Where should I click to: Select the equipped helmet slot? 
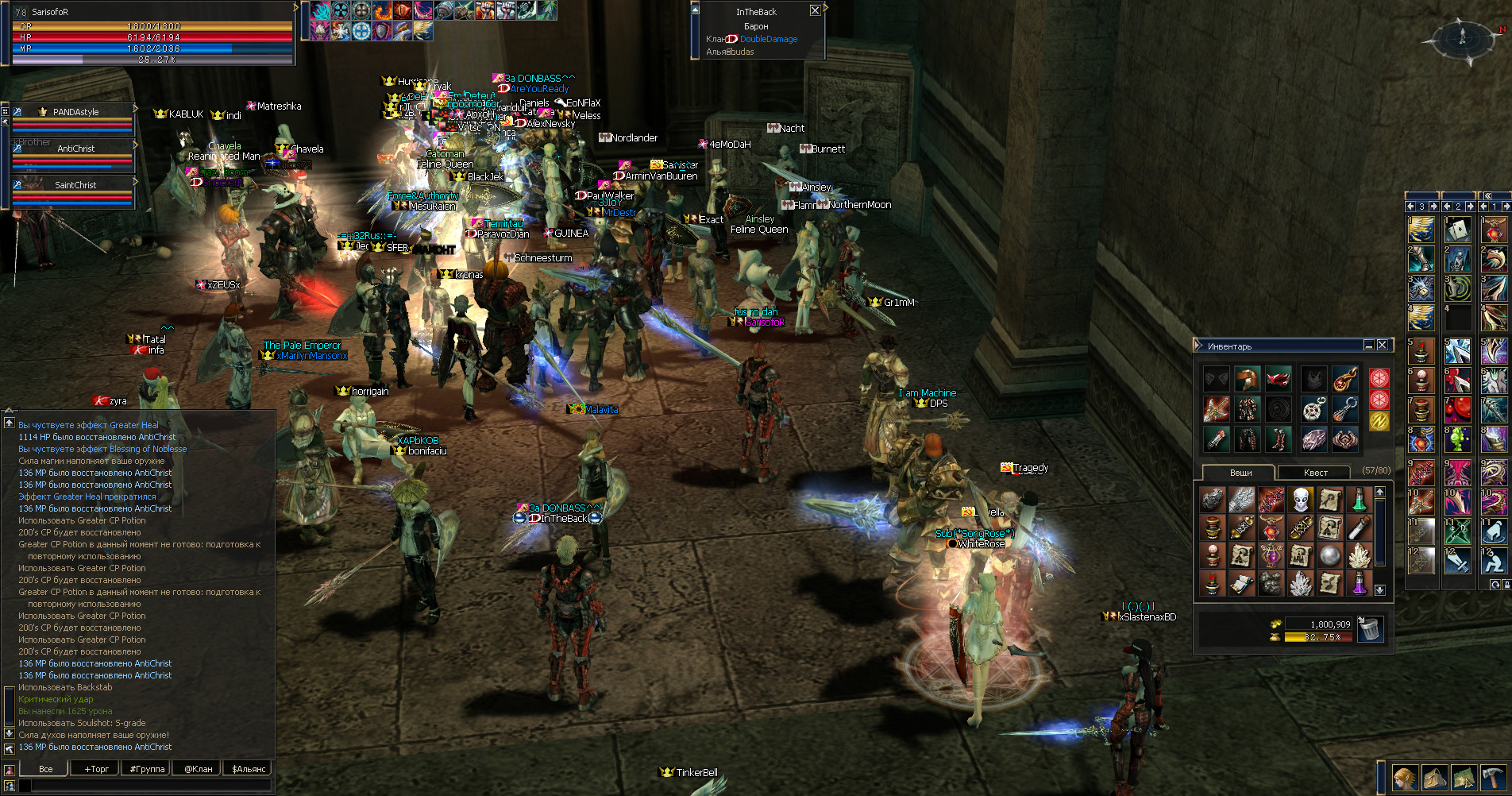point(1247,379)
